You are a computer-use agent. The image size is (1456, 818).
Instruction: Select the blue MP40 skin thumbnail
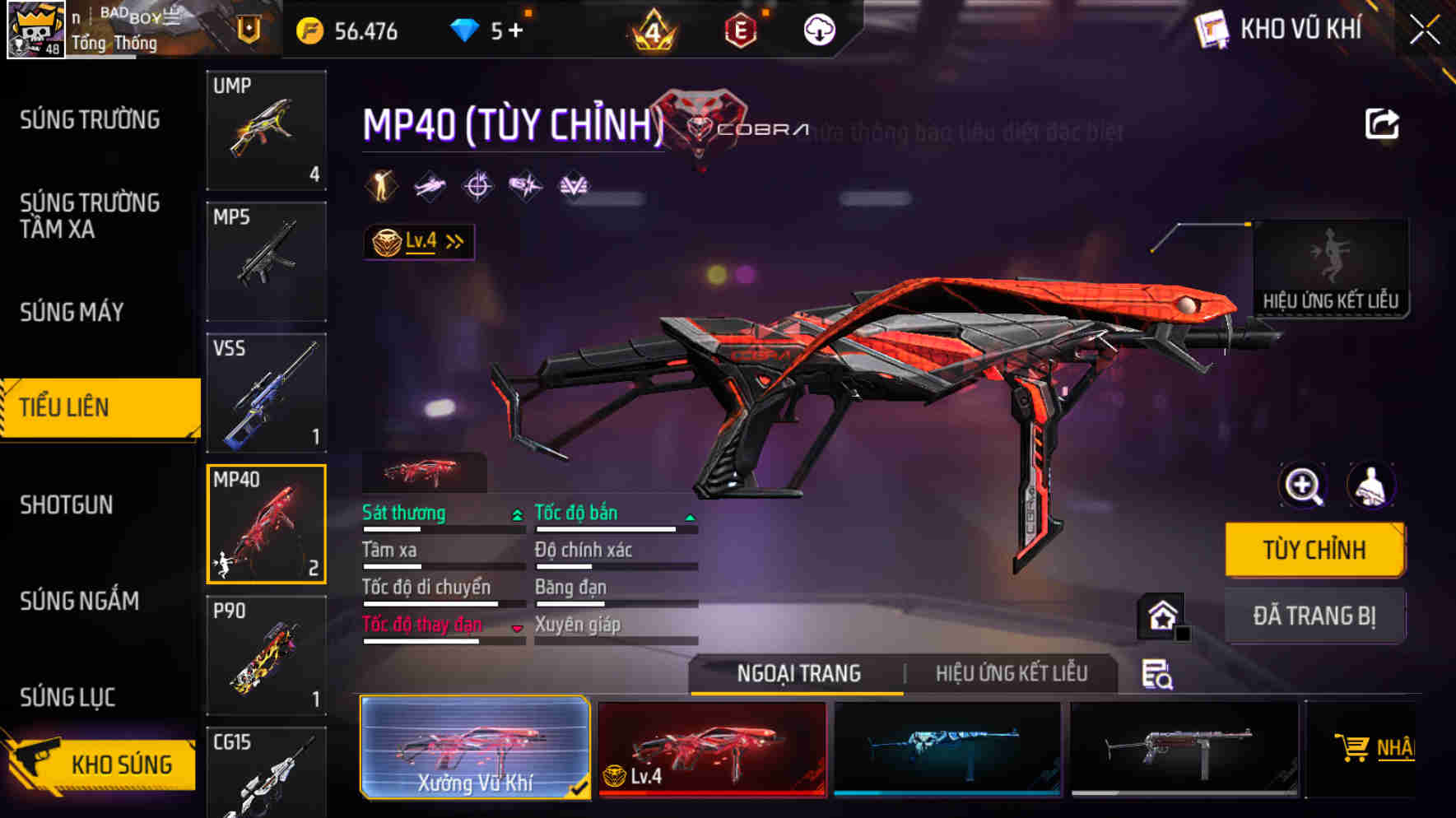pyautogui.click(x=947, y=747)
